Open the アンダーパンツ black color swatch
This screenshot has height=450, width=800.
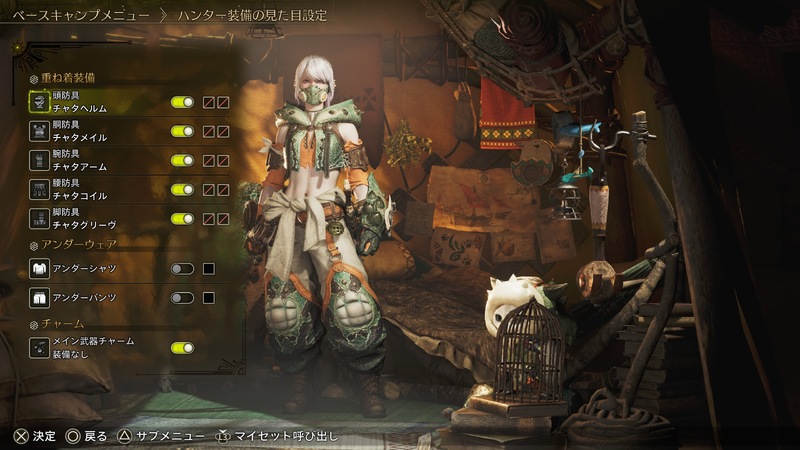pos(209,298)
